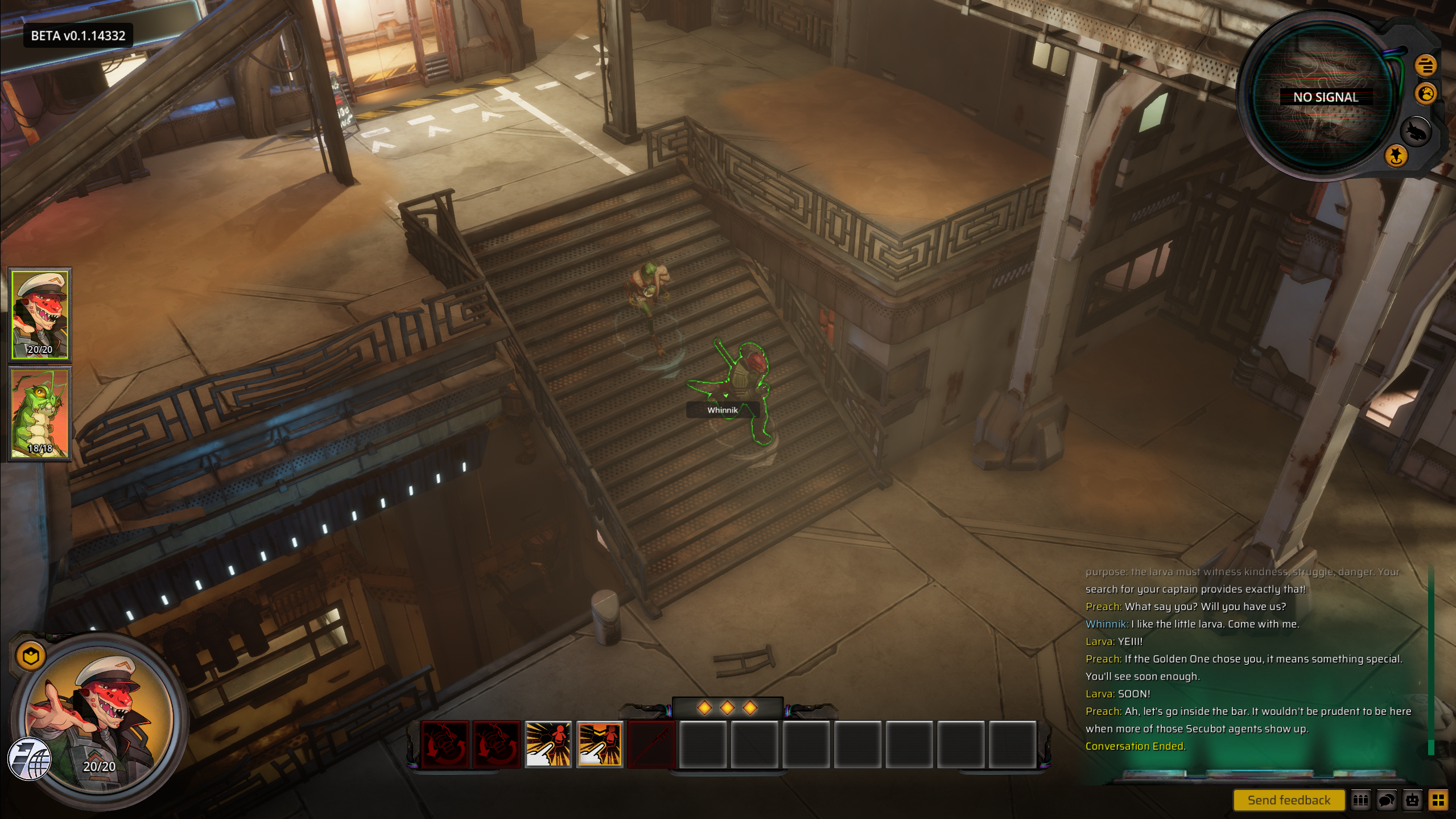The width and height of the screenshot is (1456, 819).
Task: Click the Send feedback button
Action: [x=1288, y=800]
